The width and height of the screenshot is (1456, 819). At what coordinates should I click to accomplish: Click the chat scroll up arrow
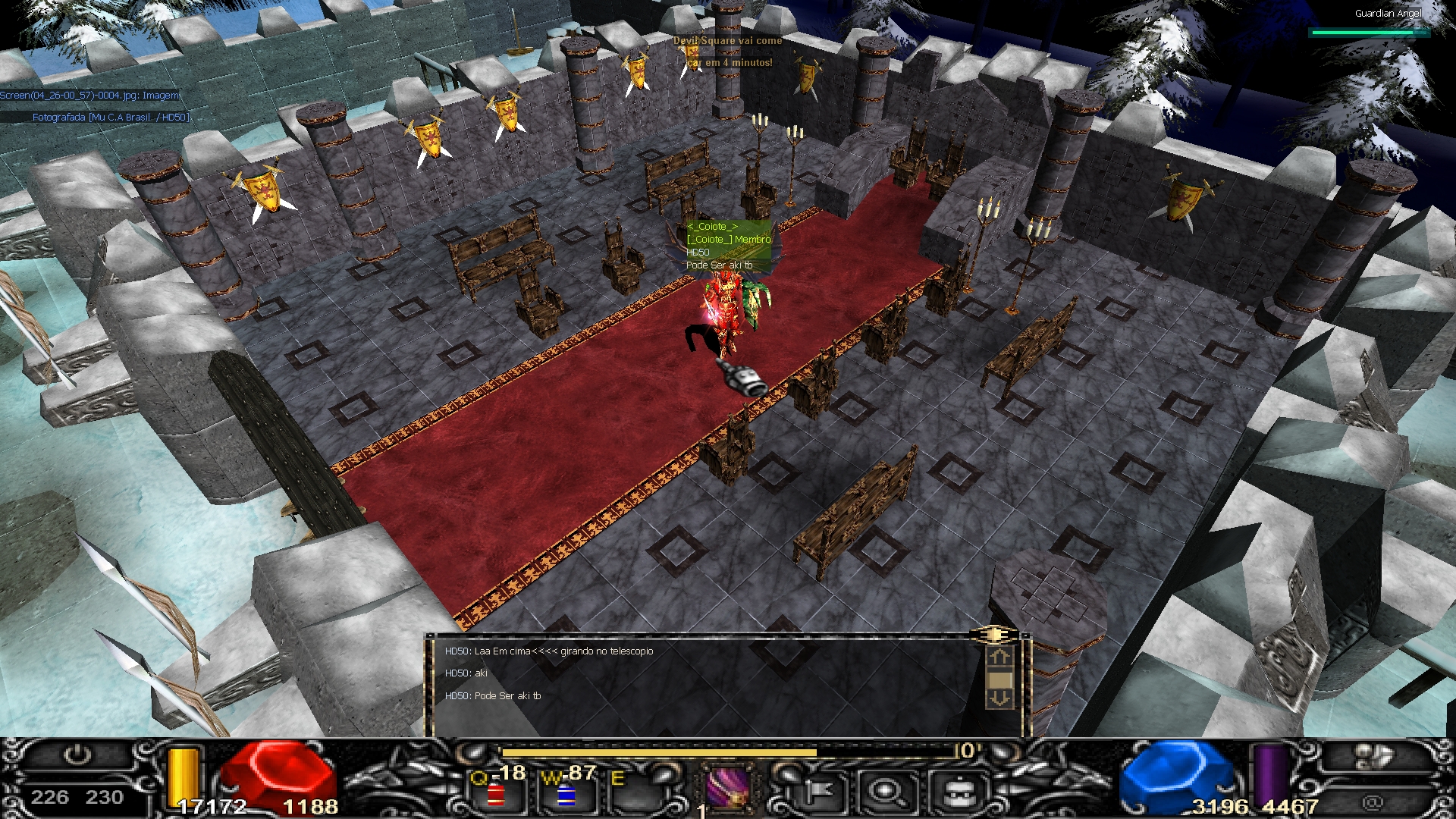pos(999,657)
